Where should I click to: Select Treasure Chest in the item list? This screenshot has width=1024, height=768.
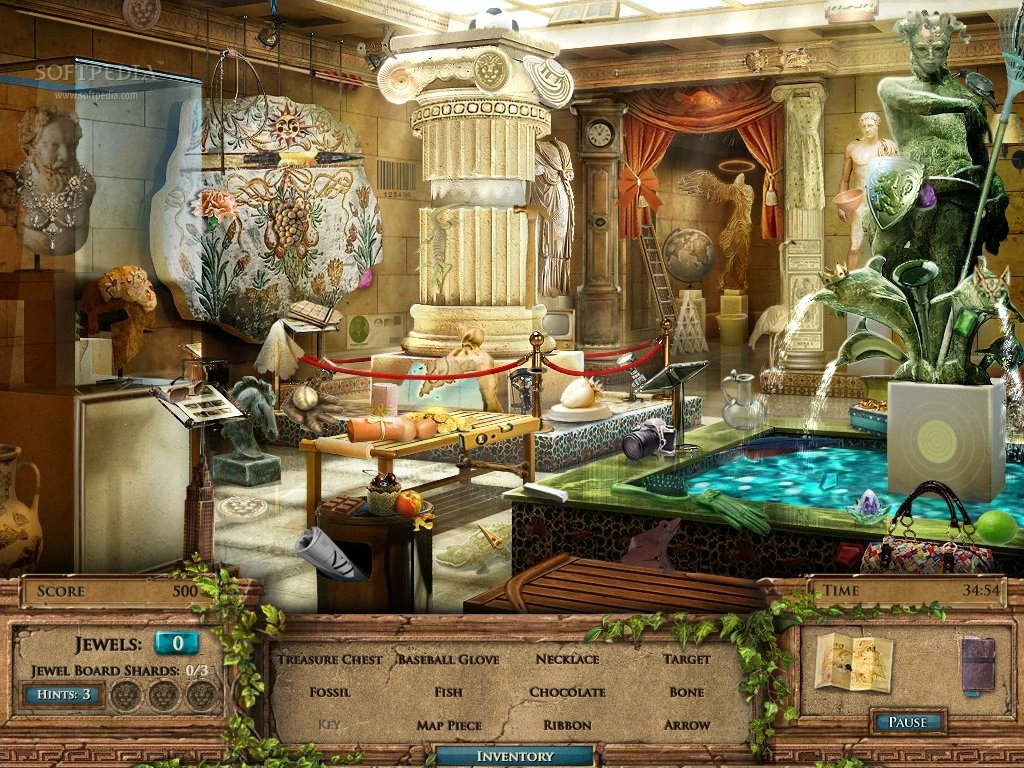pos(330,659)
